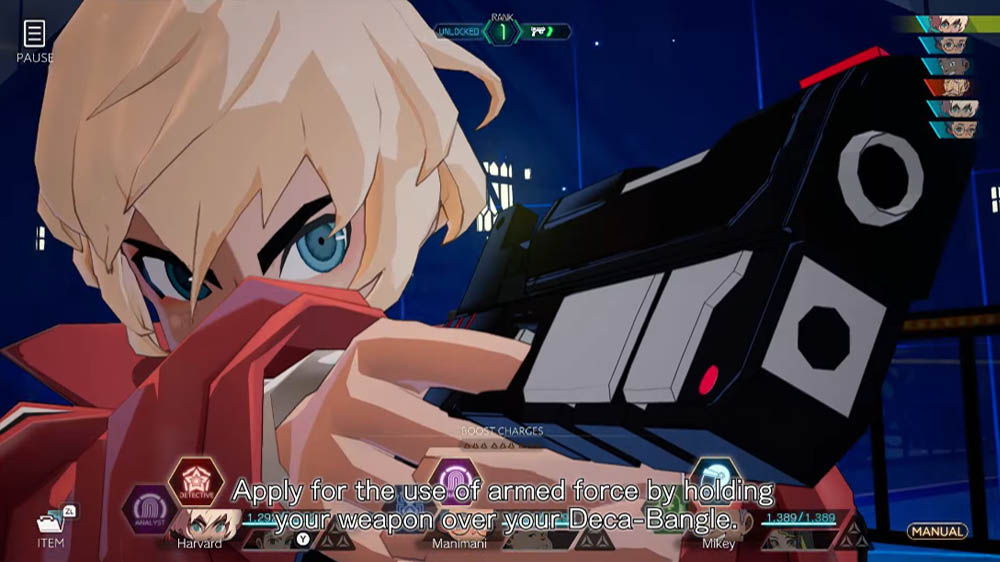Select the Analyst role hexagon icon
Image resolution: width=1000 pixels, height=562 pixels.
click(x=149, y=507)
